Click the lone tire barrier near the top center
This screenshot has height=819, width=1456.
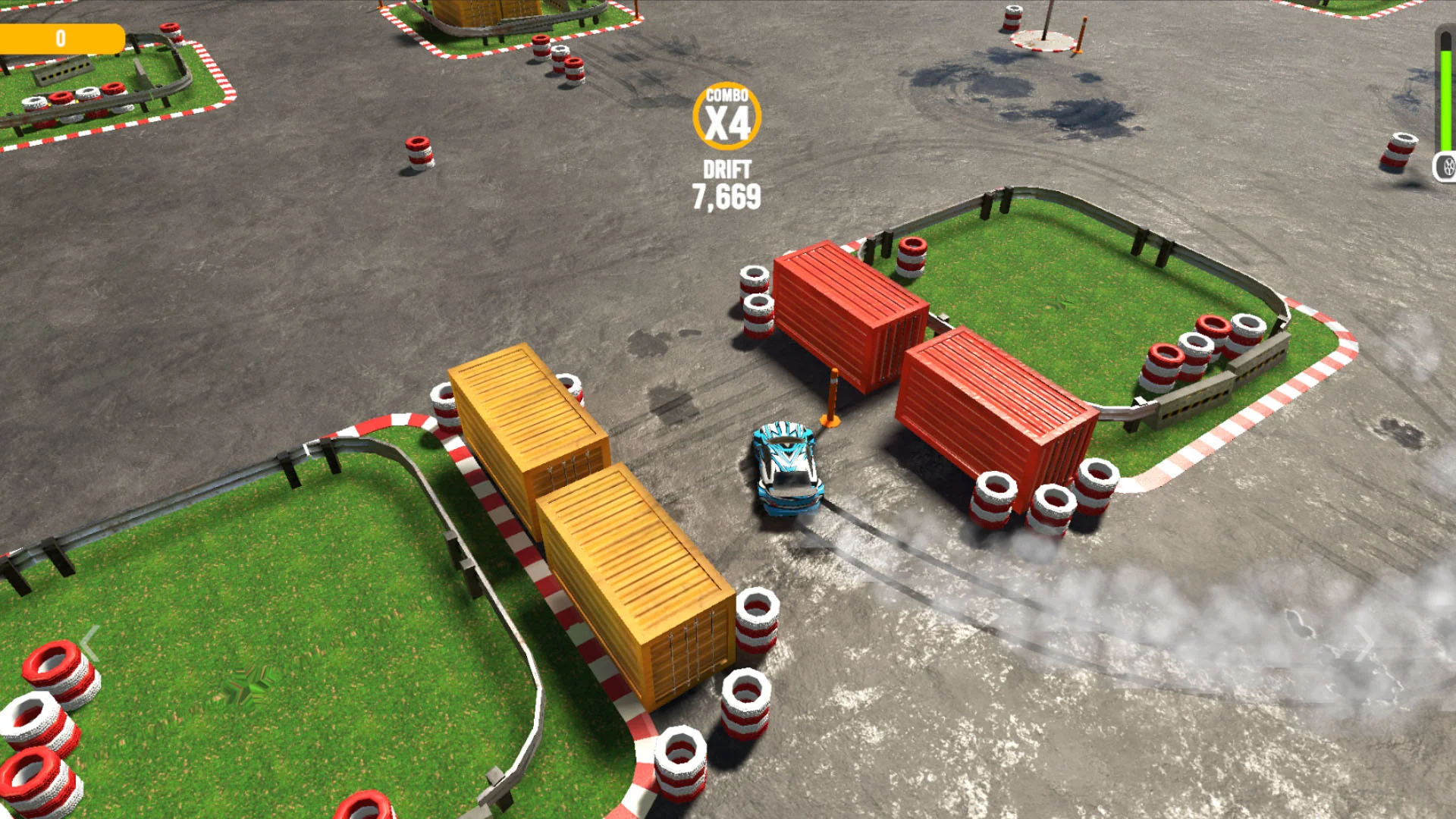pos(418,151)
